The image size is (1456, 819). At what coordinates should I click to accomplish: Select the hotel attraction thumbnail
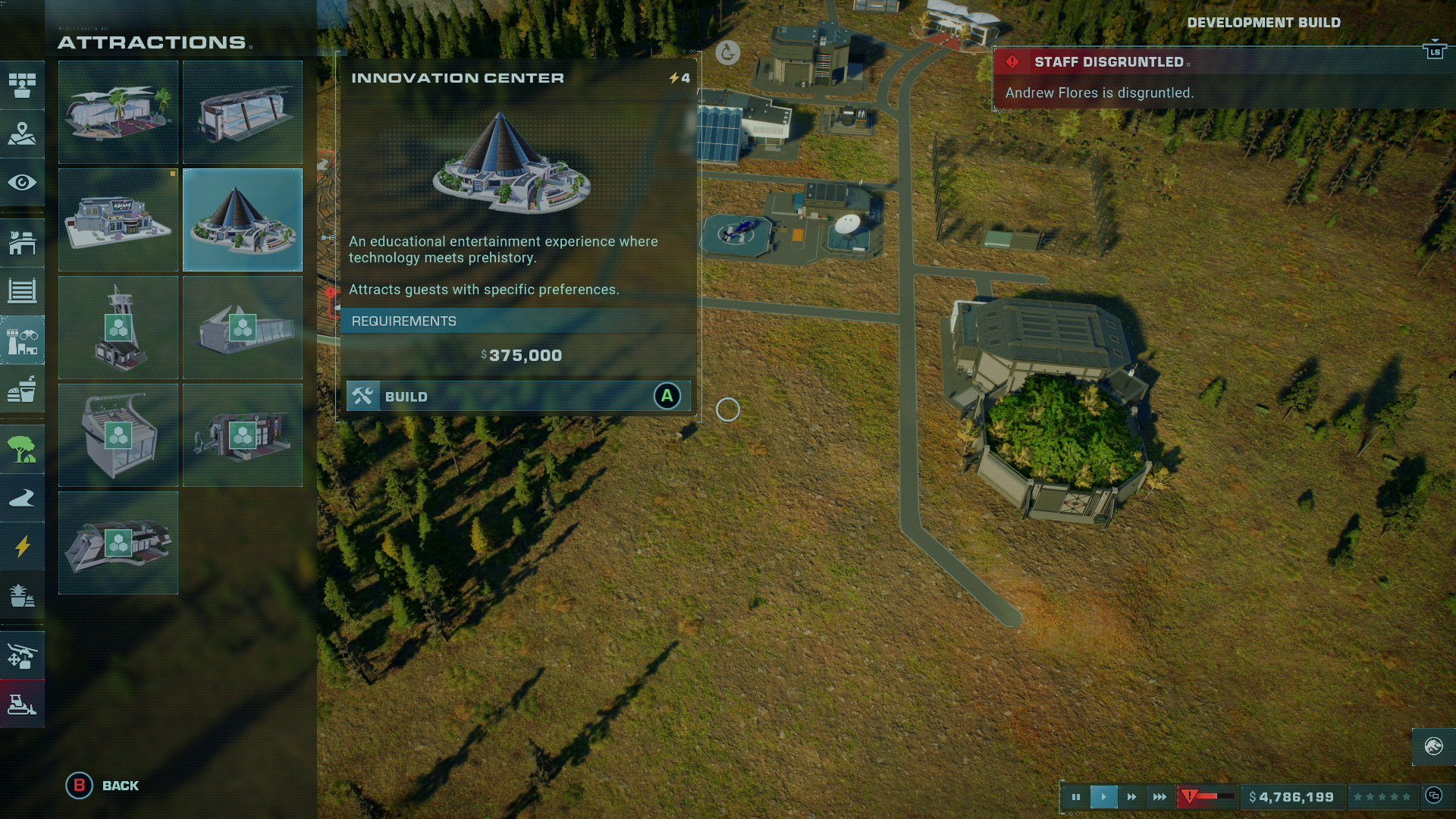coord(118,112)
